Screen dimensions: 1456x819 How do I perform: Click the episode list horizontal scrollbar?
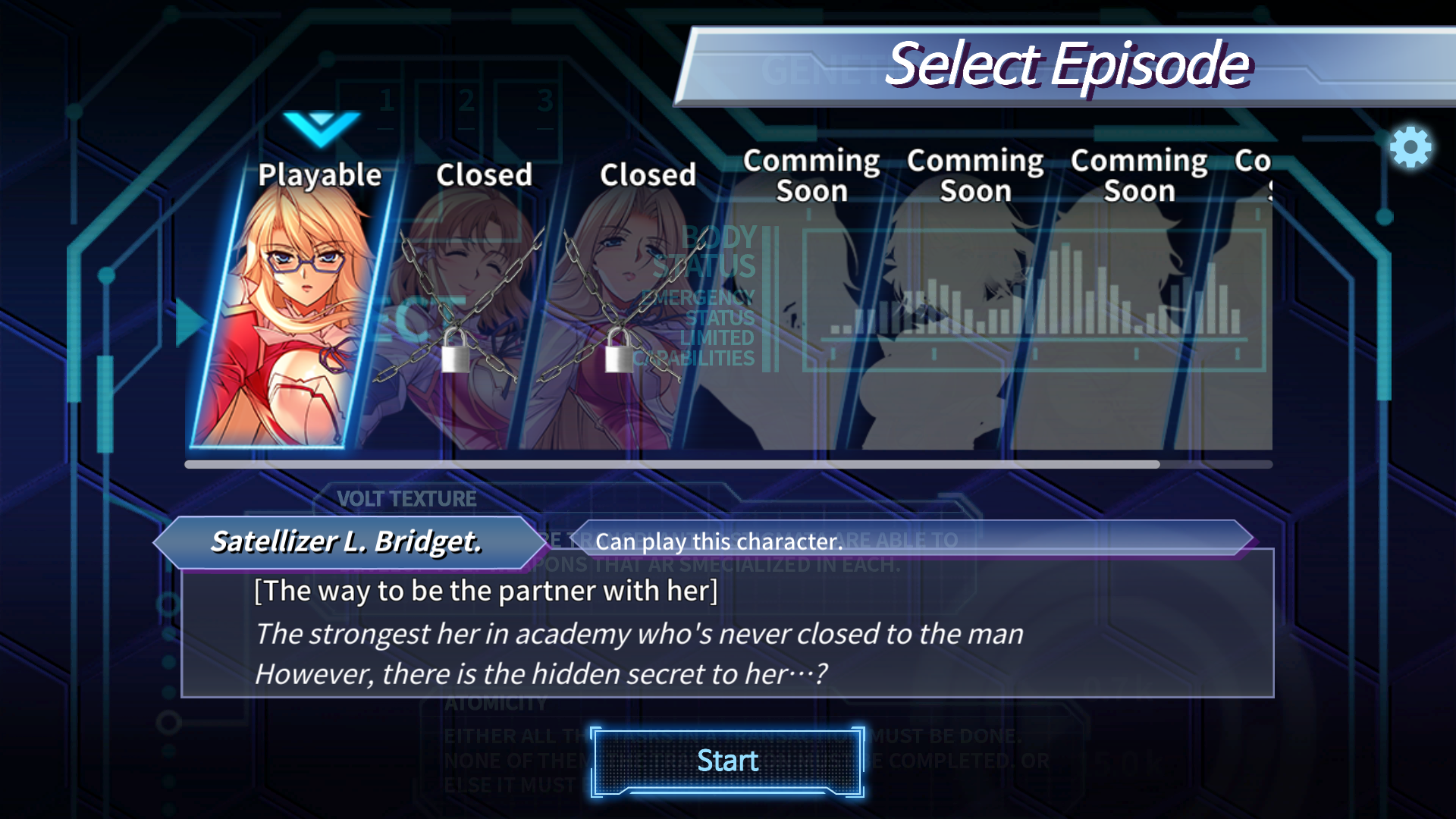coord(672,464)
